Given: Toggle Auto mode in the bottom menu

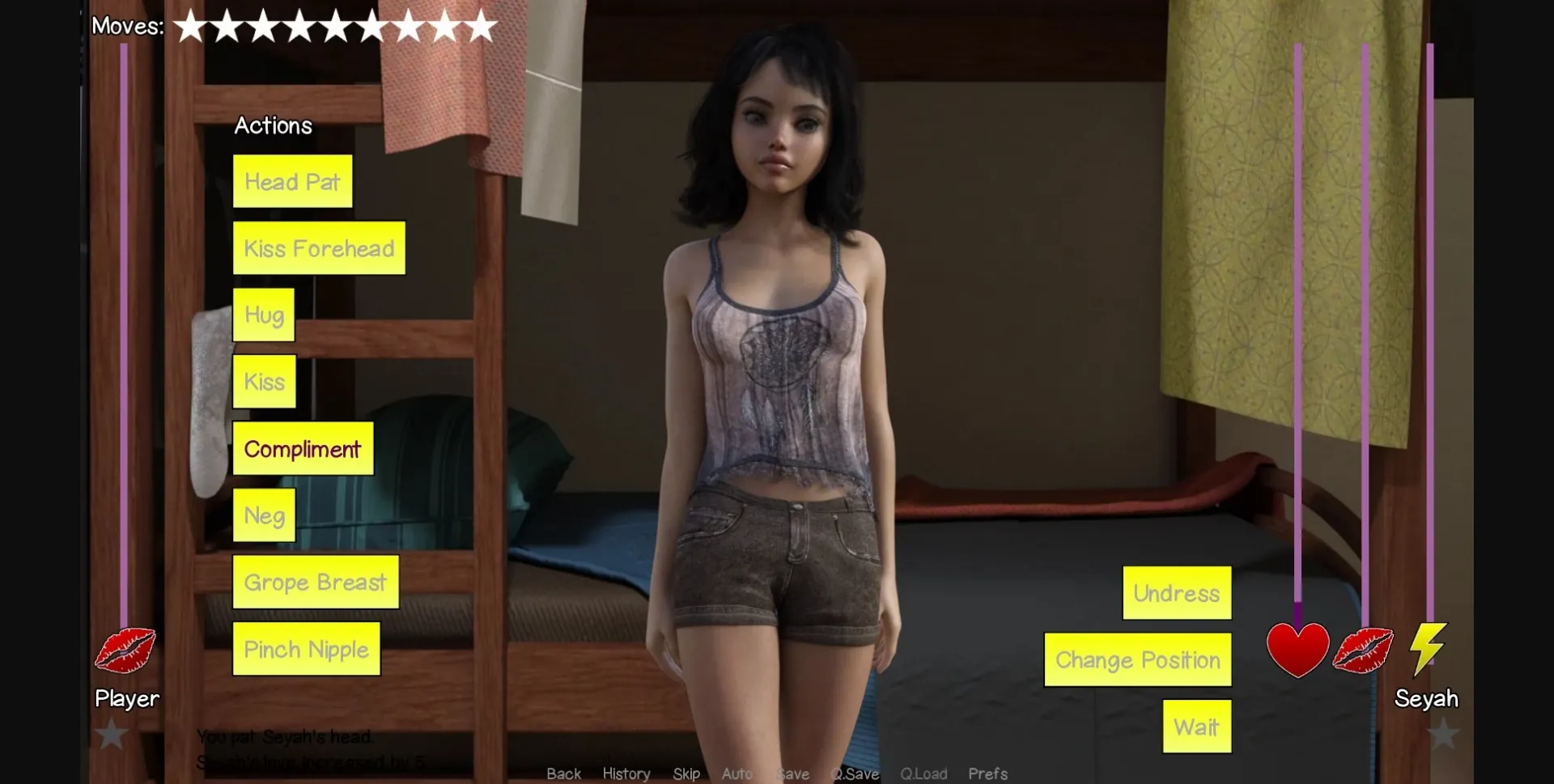Looking at the screenshot, I should [737, 773].
